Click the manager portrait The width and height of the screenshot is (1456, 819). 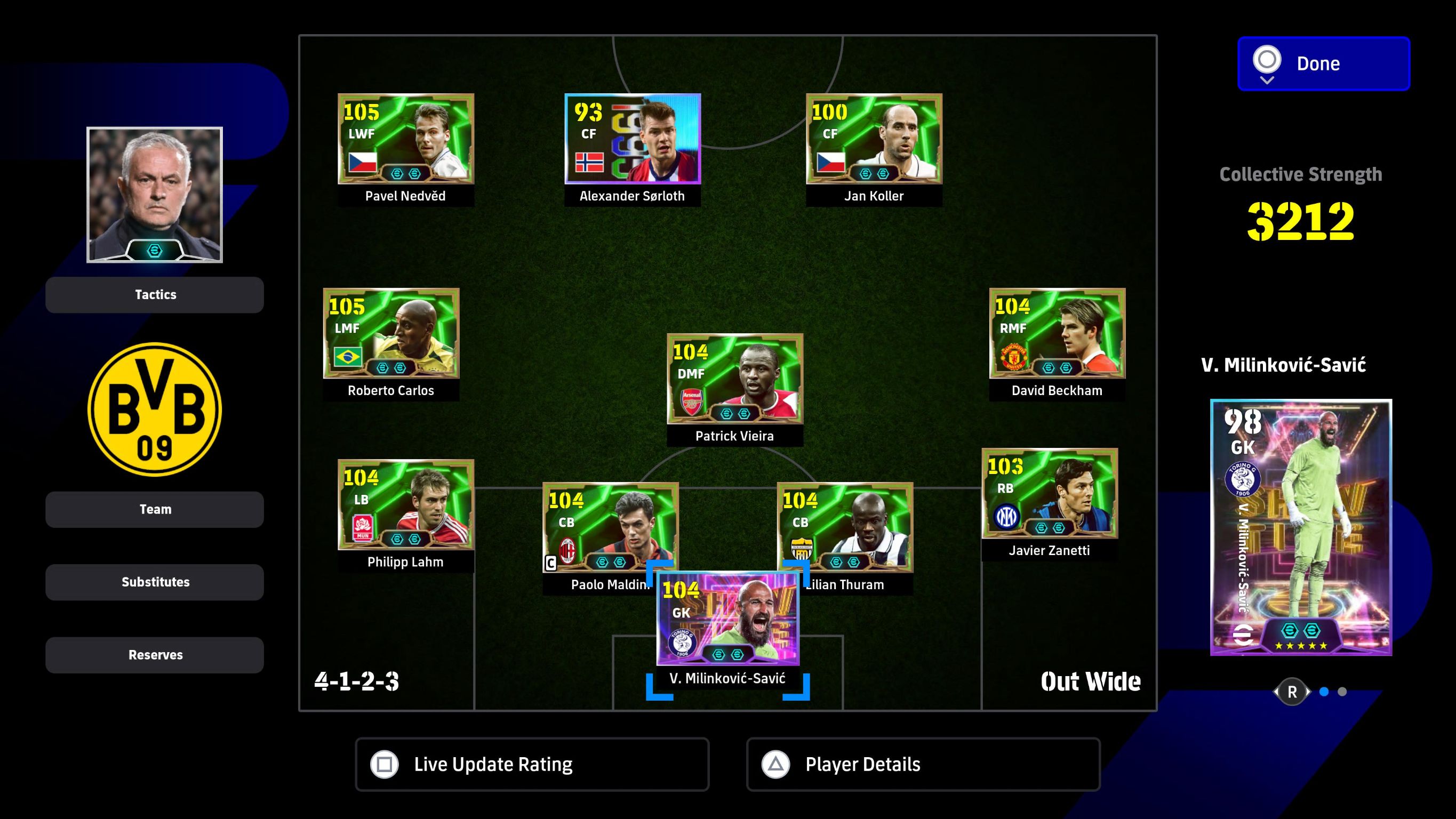[x=154, y=195]
